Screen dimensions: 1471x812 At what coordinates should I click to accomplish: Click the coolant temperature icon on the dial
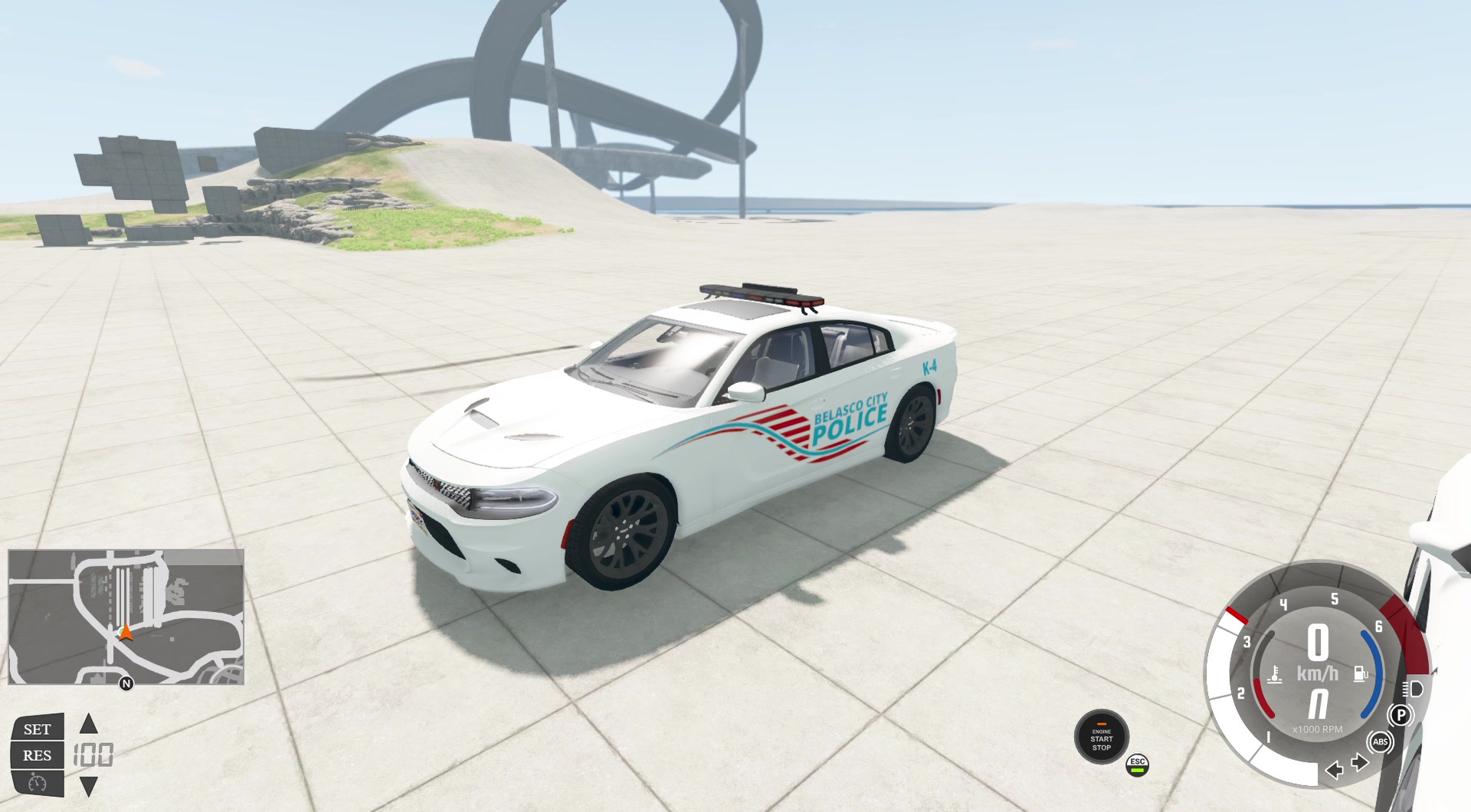click(x=1275, y=674)
